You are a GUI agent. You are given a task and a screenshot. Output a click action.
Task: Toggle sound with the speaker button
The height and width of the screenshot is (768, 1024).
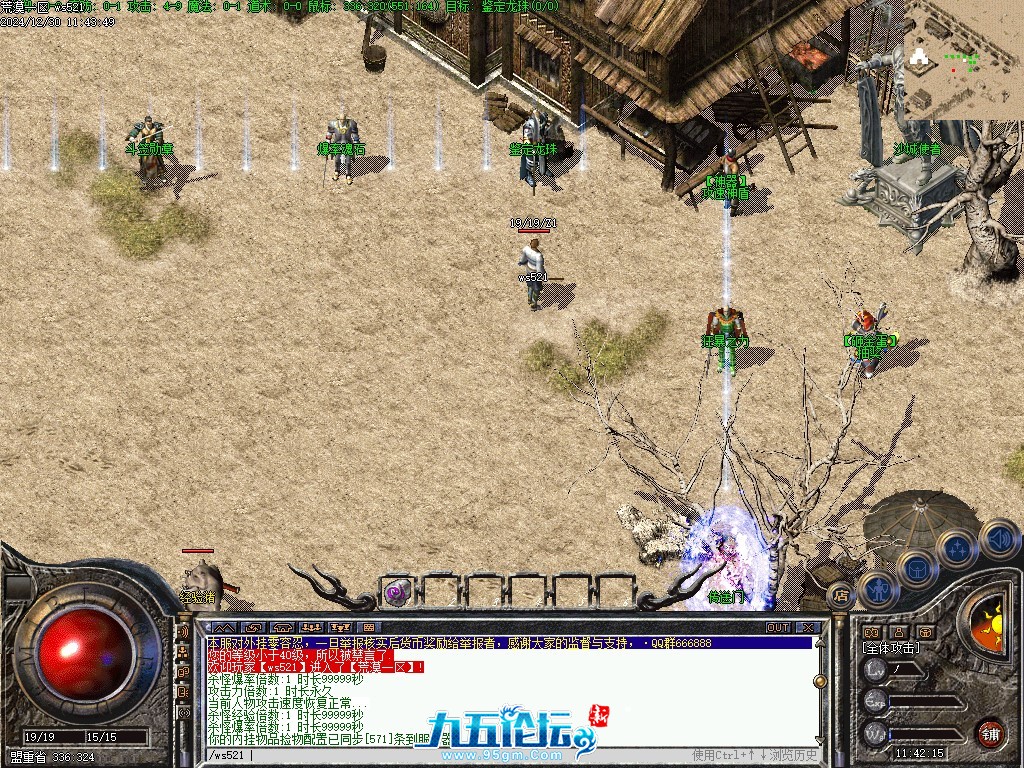(998, 538)
